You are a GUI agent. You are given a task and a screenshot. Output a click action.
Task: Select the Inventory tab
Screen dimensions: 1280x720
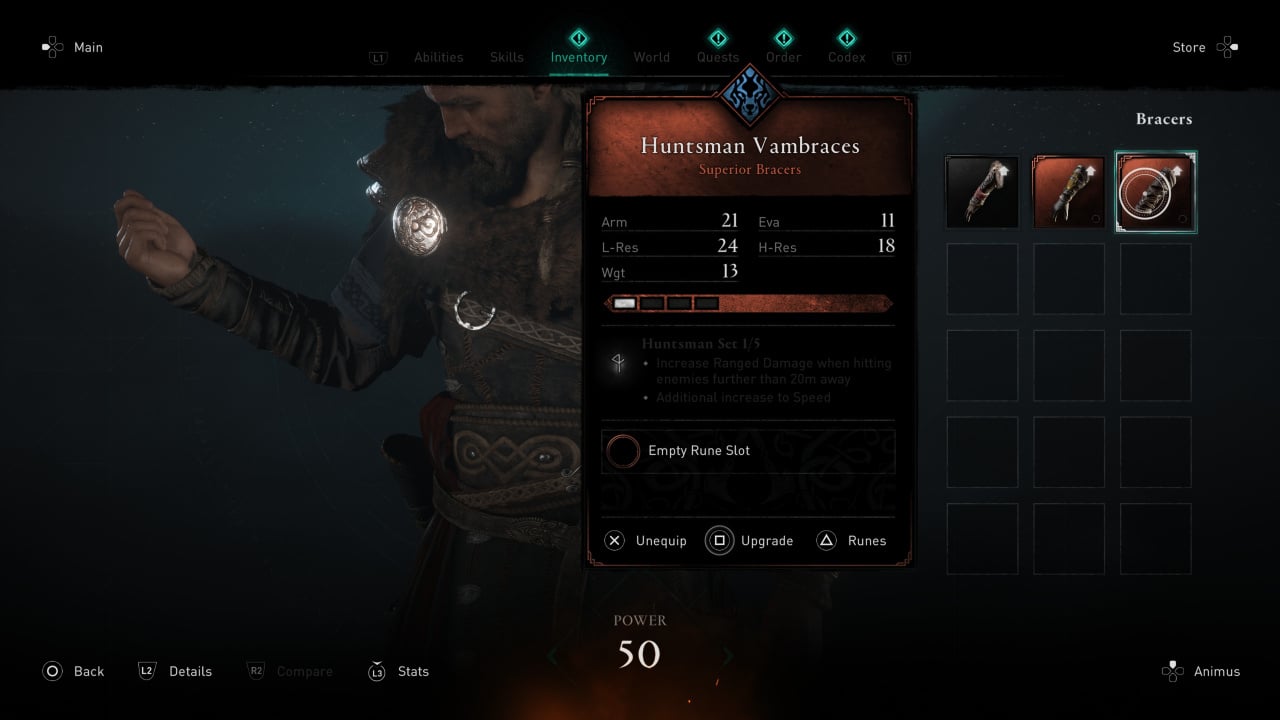pyautogui.click(x=578, y=57)
